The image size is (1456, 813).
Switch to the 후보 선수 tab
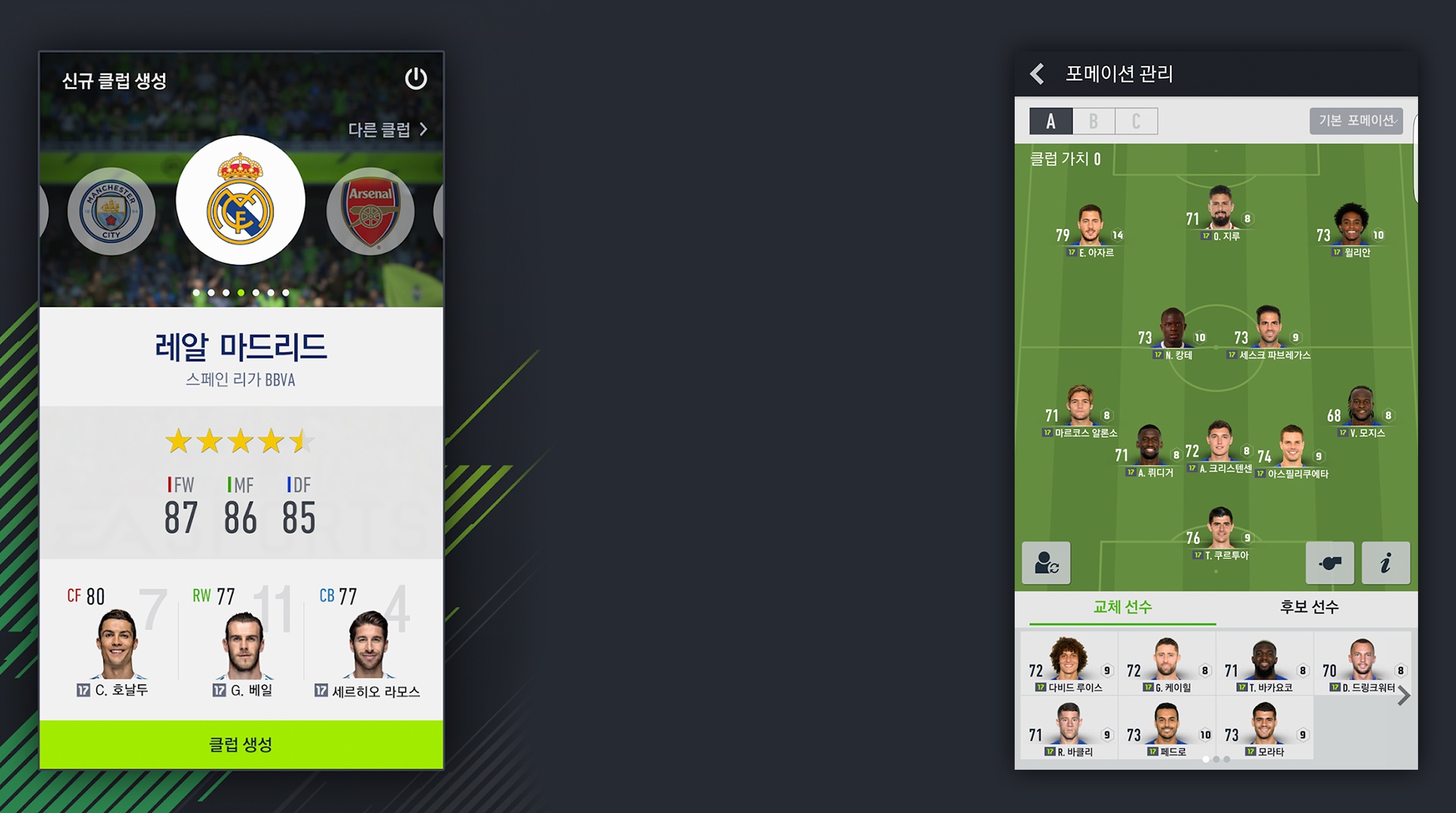click(1310, 607)
